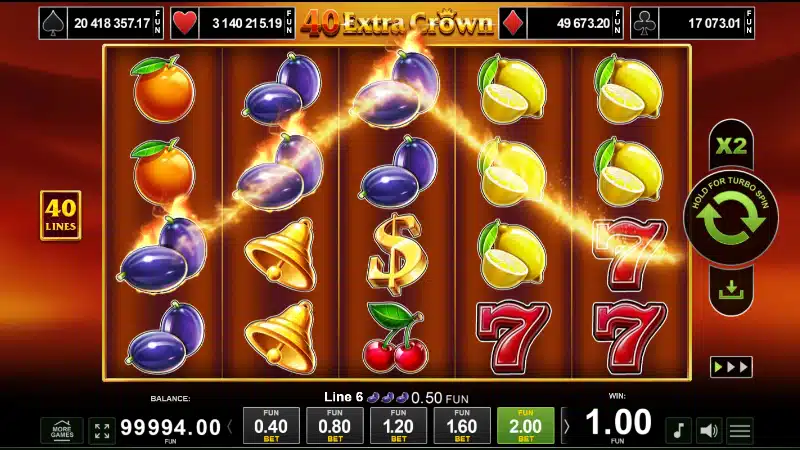The height and width of the screenshot is (450, 800).
Task: Select the green 2.00 FUN bet
Action: 525,425
